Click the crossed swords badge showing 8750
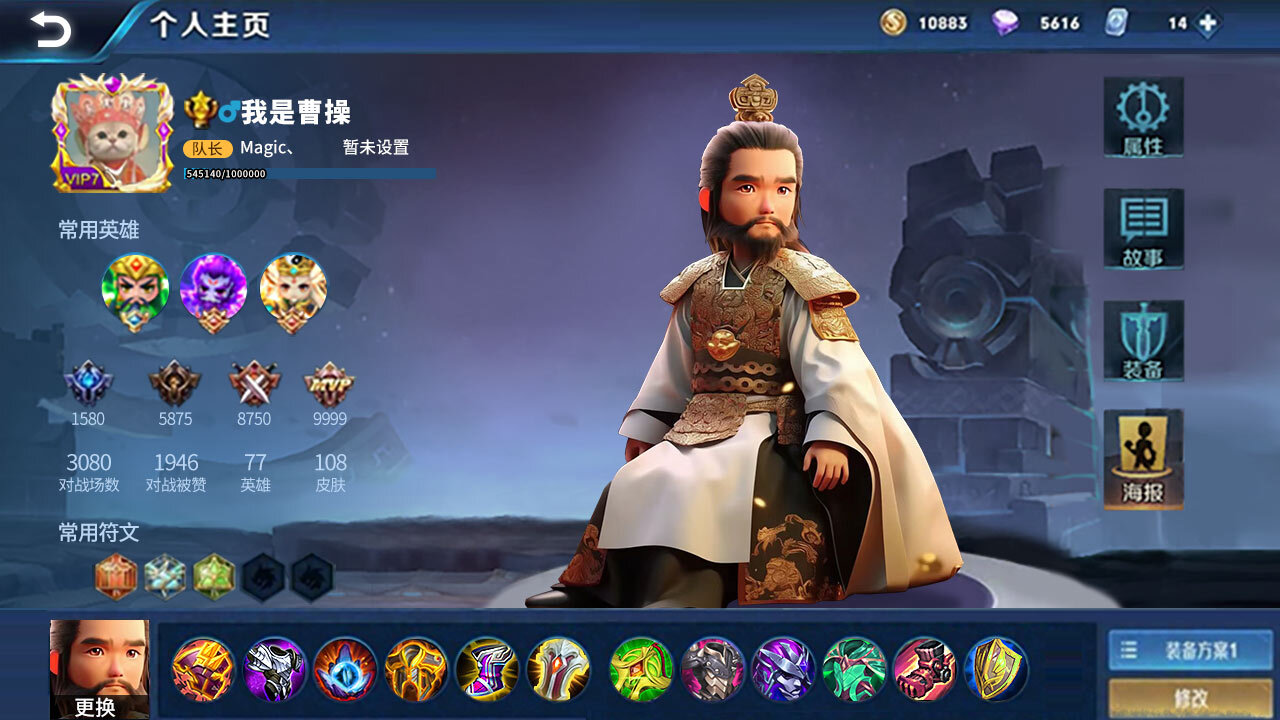 pos(254,383)
